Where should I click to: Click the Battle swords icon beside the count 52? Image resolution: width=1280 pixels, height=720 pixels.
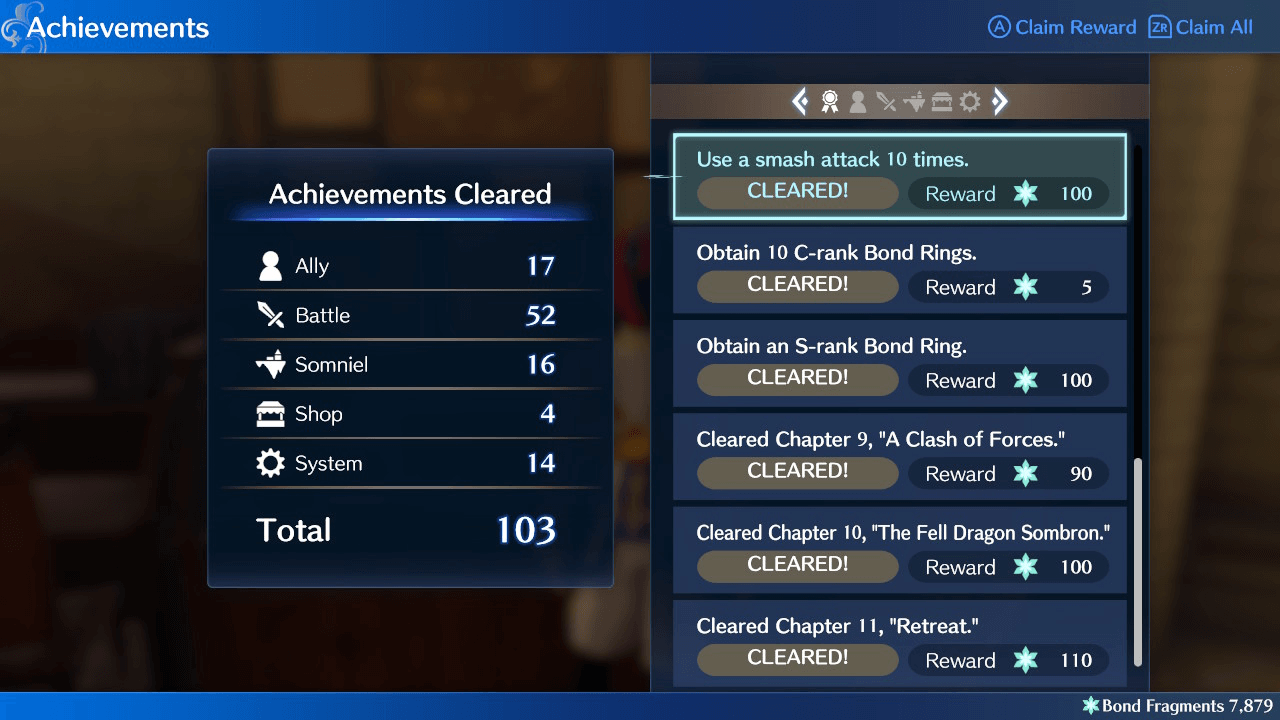tap(270, 314)
